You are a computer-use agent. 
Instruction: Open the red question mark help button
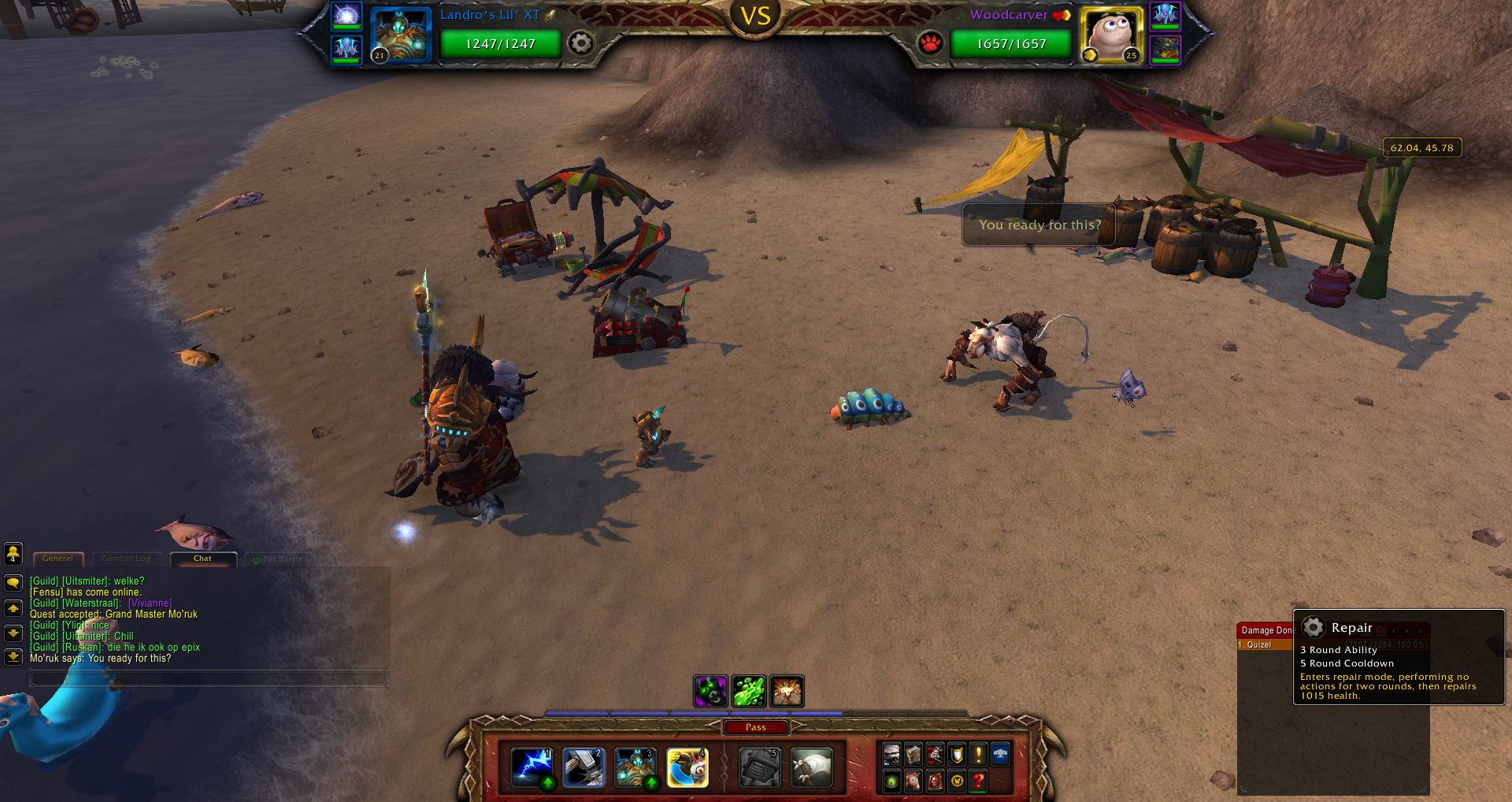pos(978,781)
